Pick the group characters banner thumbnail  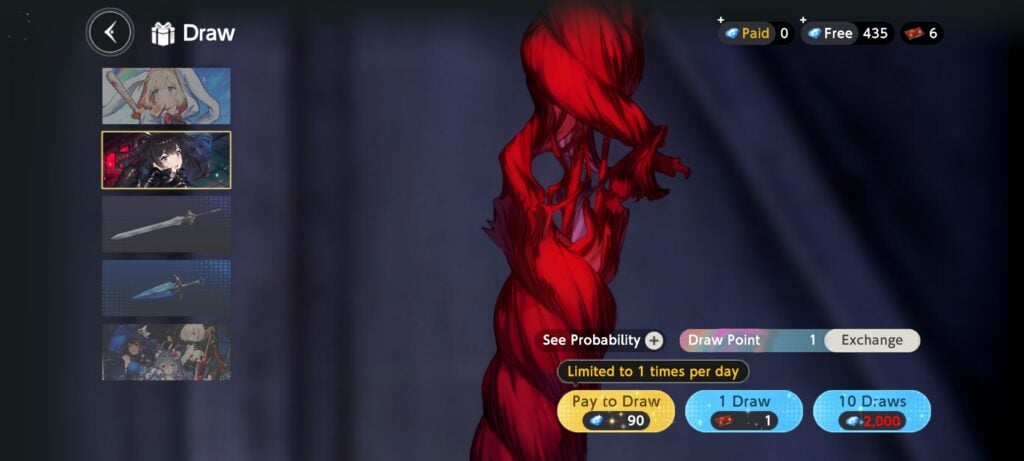(166, 351)
